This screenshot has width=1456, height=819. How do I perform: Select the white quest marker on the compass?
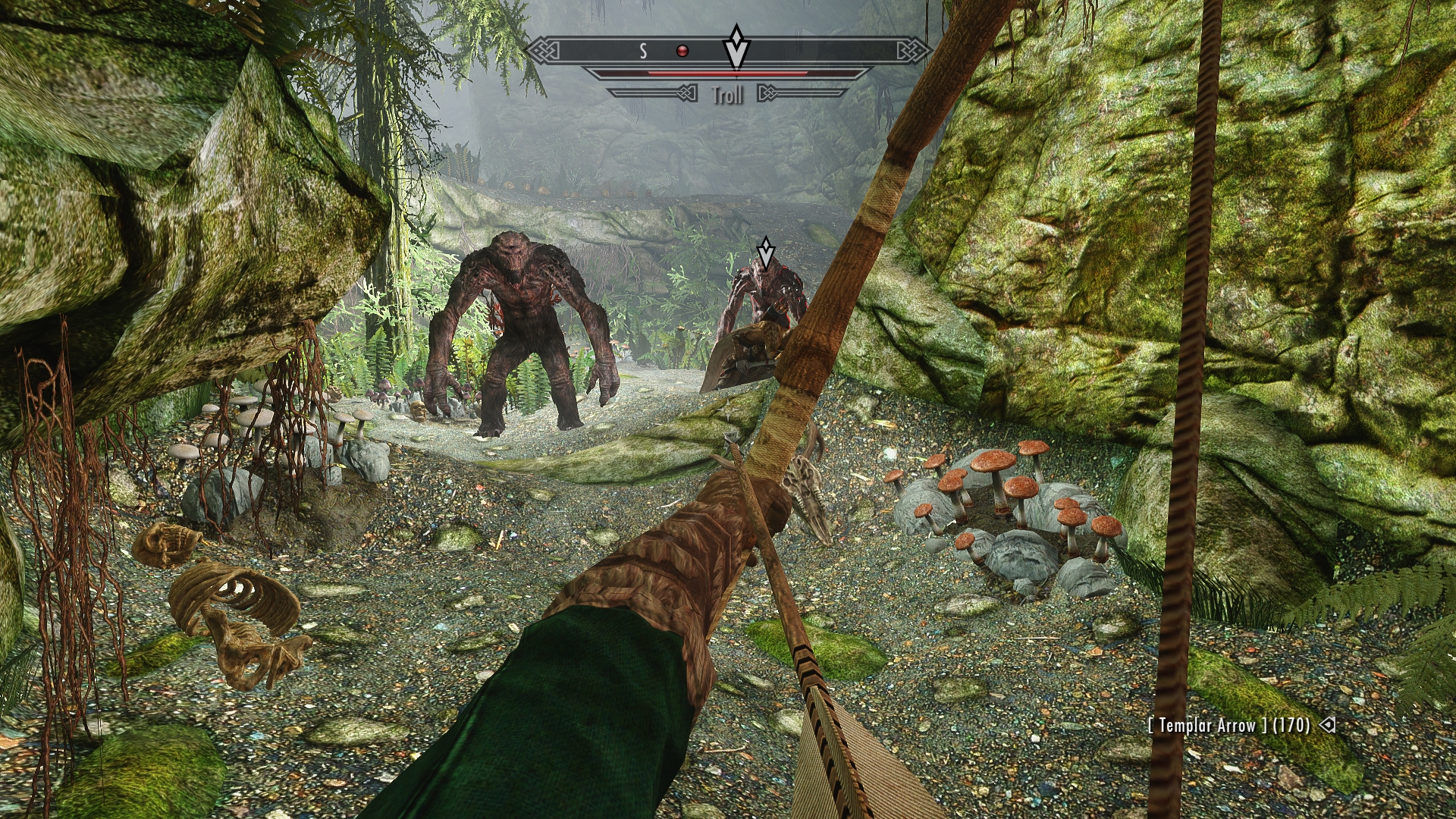[x=736, y=47]
